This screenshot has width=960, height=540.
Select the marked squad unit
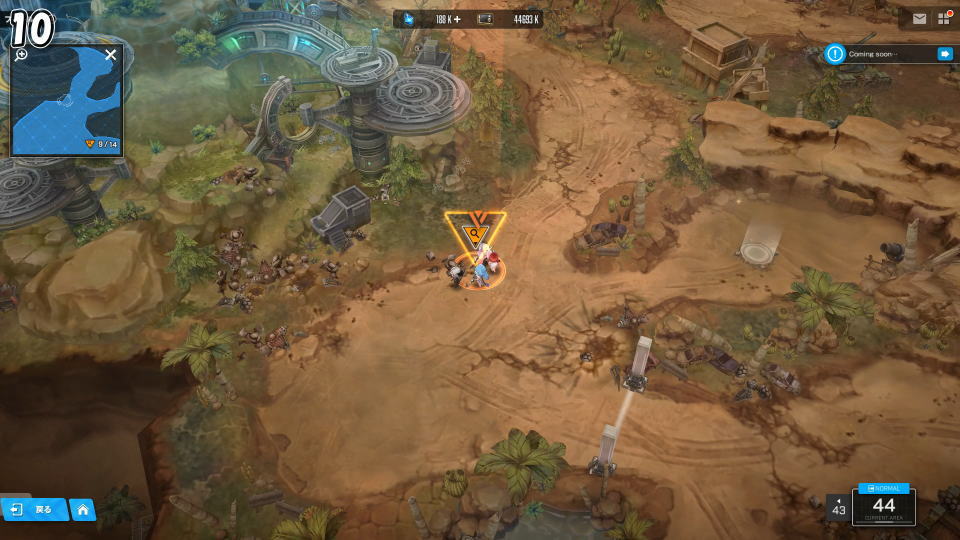tap(476, 268)
